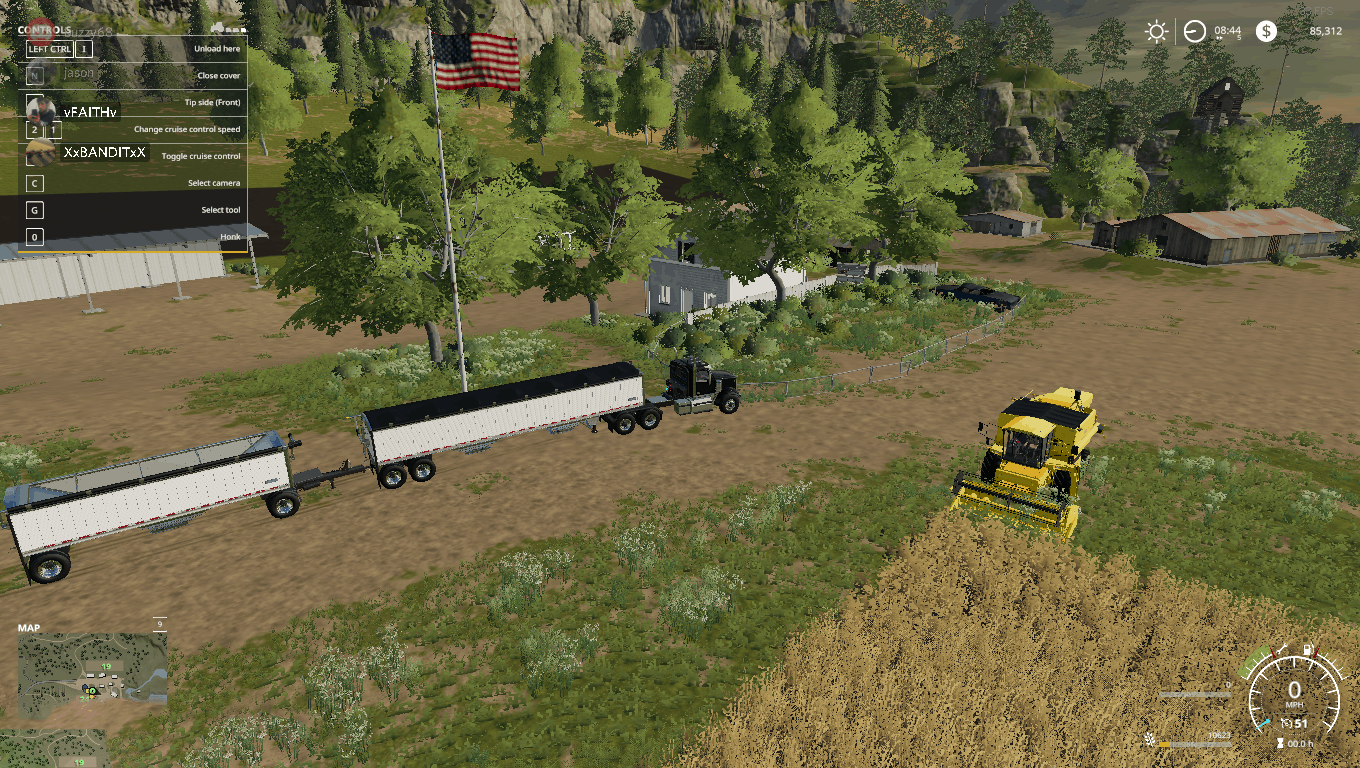Select the clock time icon

click(x=1194, y=31)
